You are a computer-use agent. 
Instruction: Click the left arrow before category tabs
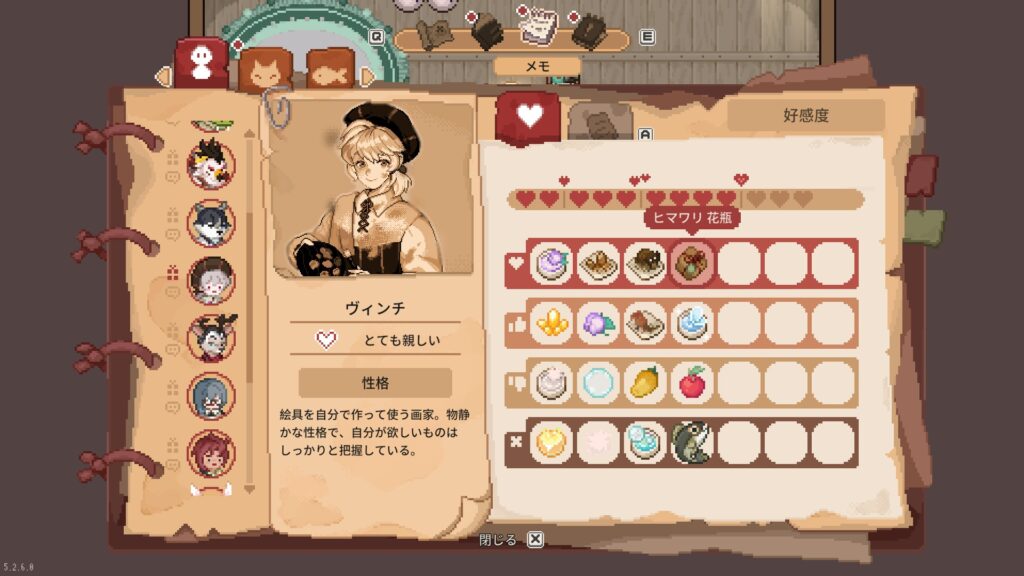click(x=161, y=76)
